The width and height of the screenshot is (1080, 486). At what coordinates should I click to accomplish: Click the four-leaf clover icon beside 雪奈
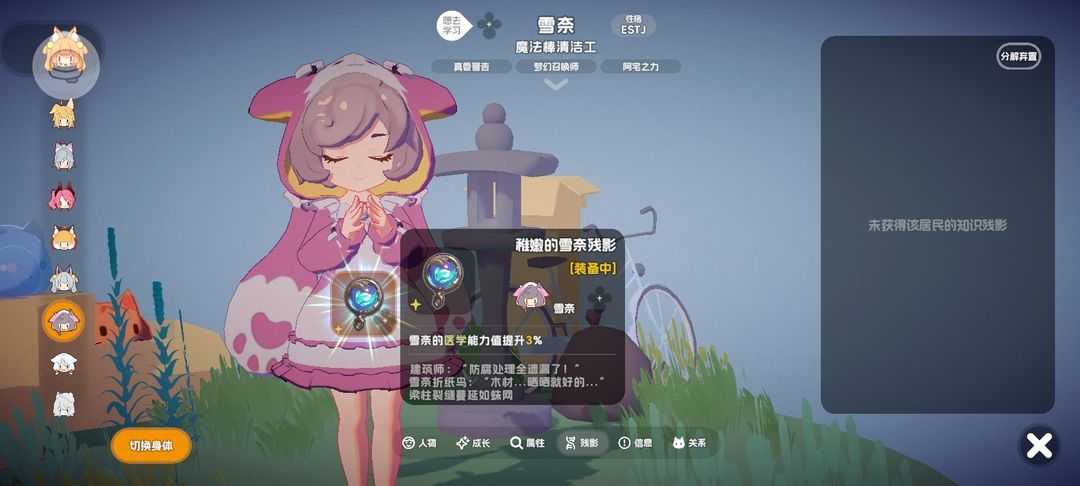[x=489, y=25]
